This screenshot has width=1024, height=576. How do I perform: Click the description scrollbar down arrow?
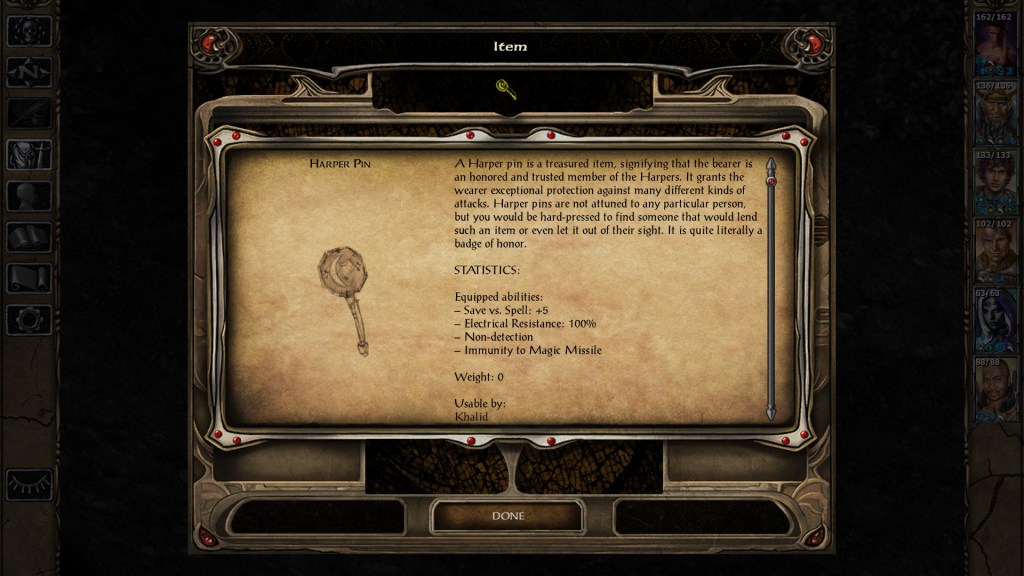coord(771,412)
